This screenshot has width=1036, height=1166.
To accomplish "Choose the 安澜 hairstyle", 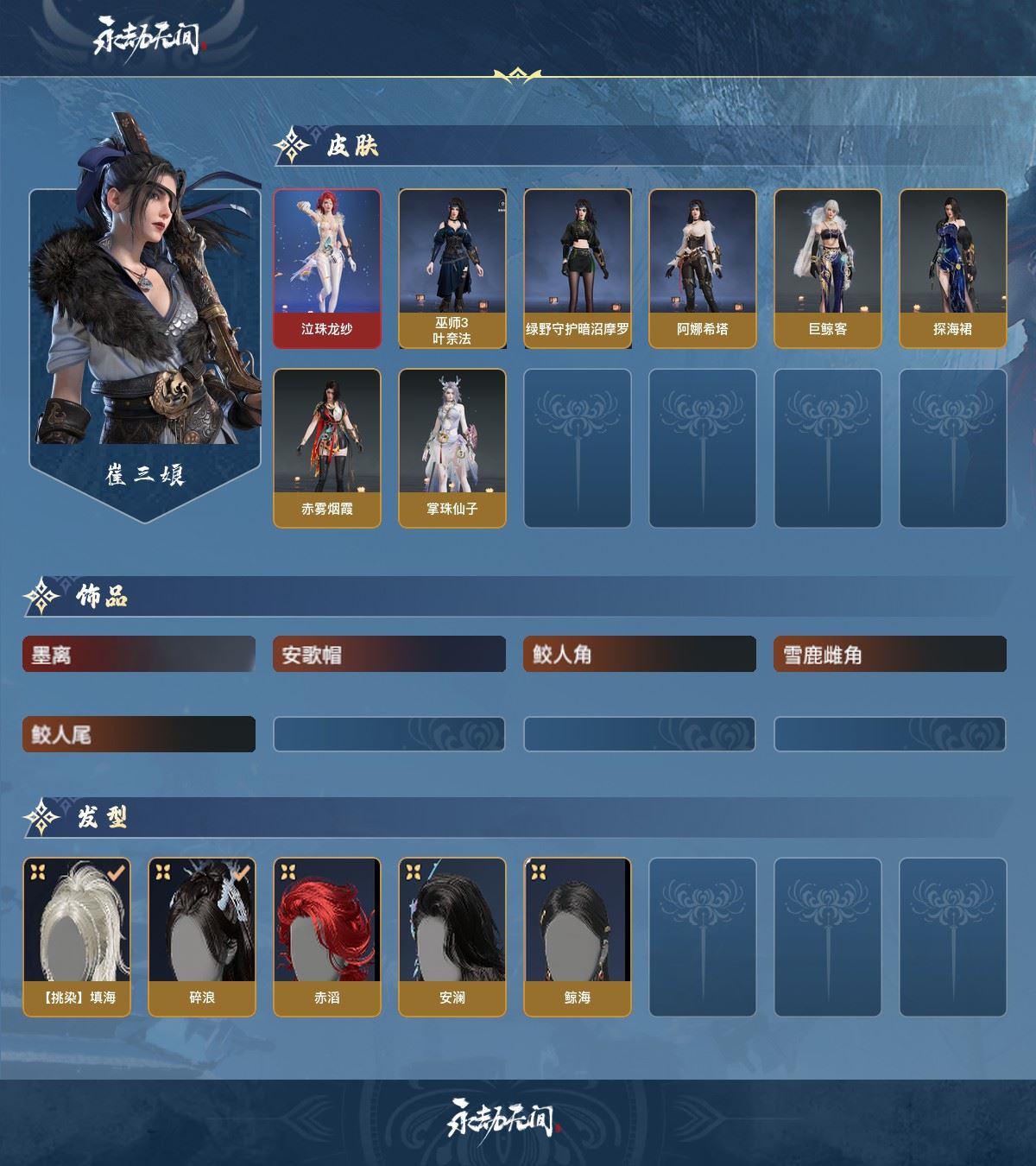I will 452,936.
